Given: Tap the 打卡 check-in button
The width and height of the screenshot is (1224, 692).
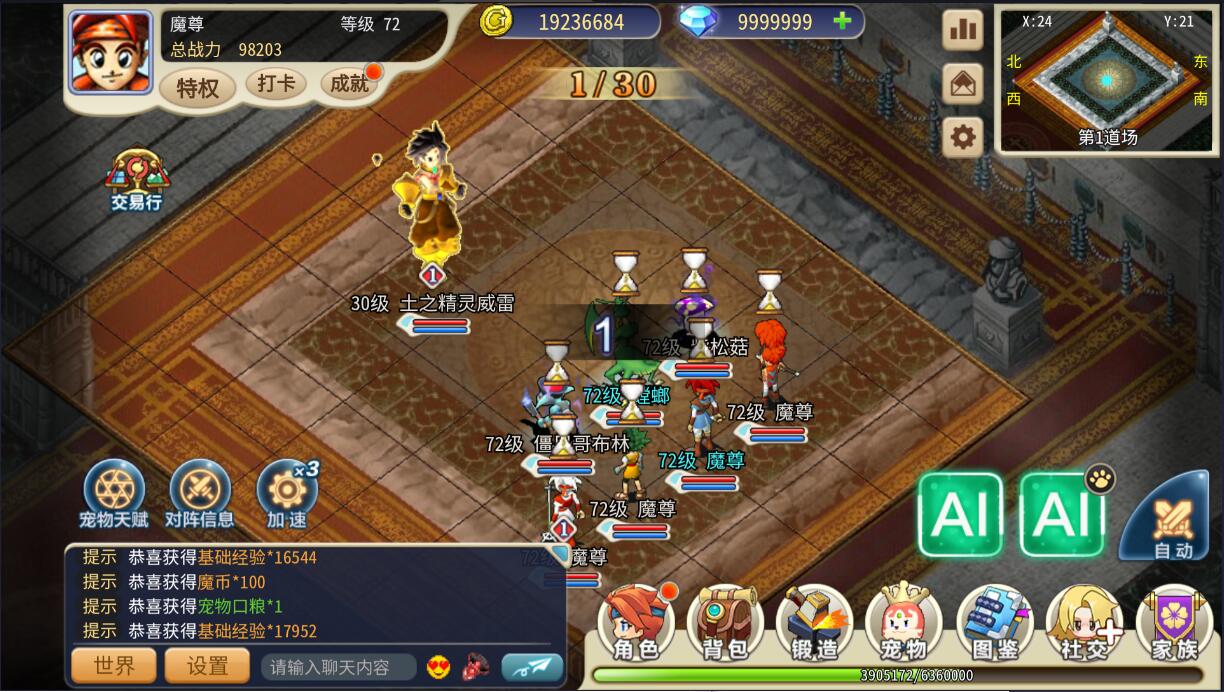Looking at the screenshot, I should tap(275, 84).
